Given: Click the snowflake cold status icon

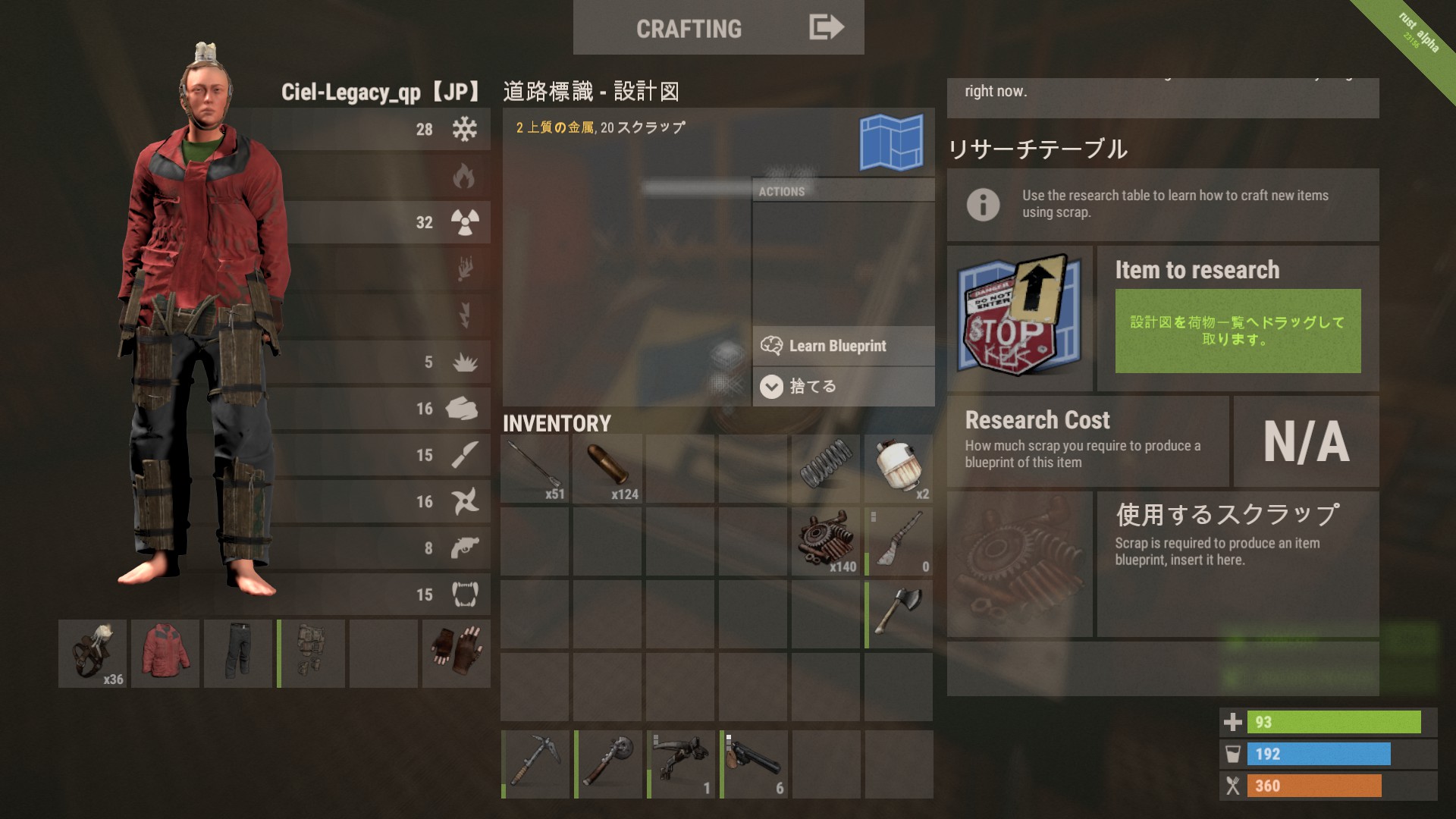Looking at the screenshot, I should 466,130.
